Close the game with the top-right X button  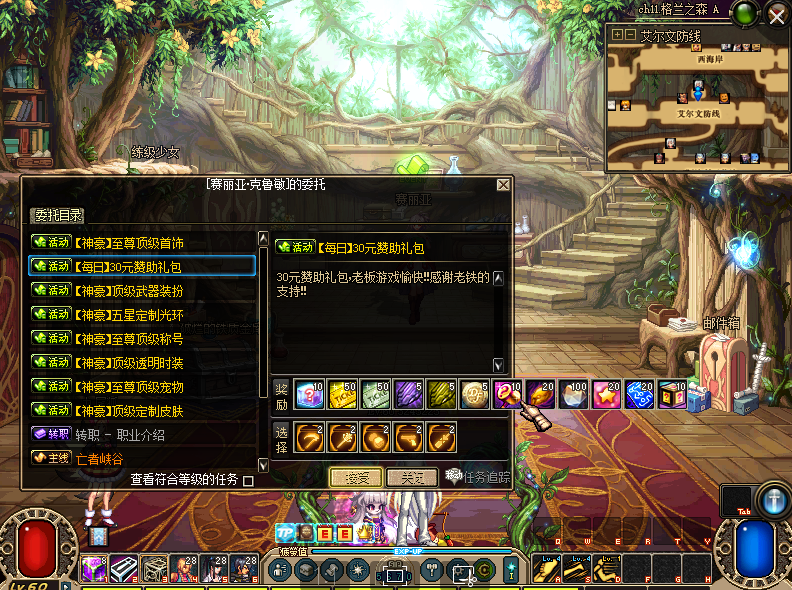777,14
